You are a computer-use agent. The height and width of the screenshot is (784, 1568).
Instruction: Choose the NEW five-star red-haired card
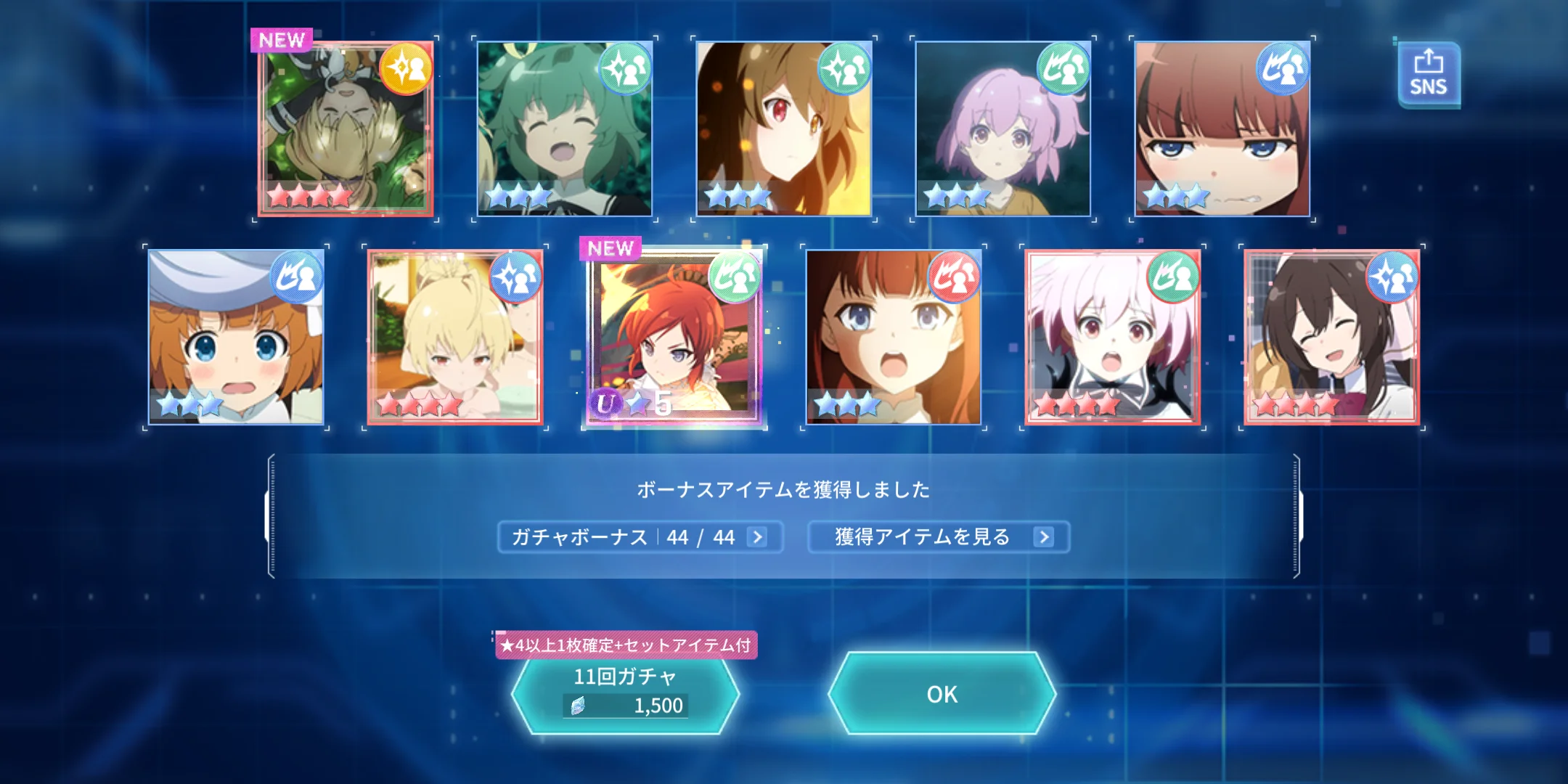coord(674,338)
